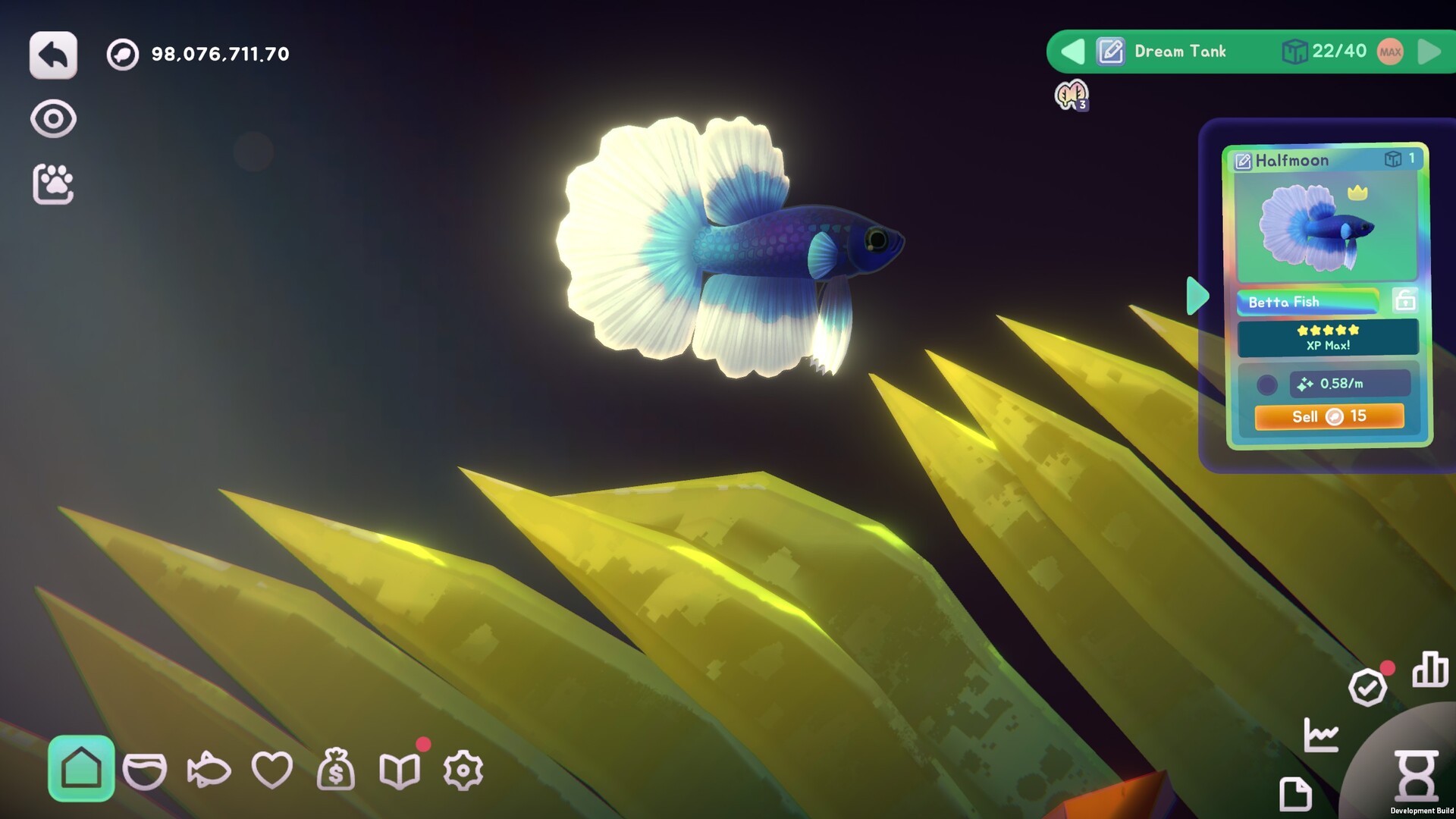Sell the Halfmoon for 15 coins
The image size is (1456, 819).
[1330, 416]
